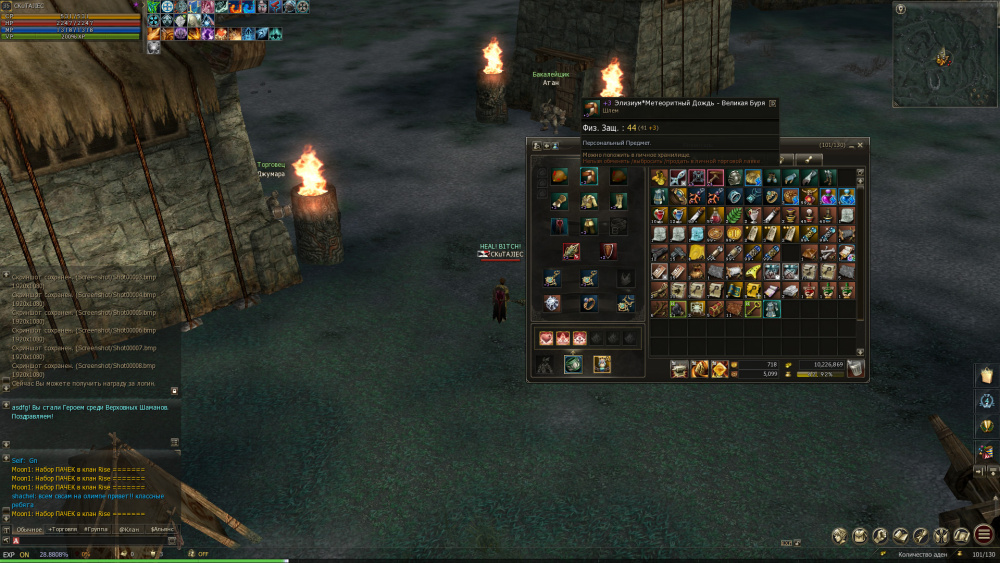The height and width of the screenshot is (563, 1000).
Task: Select the equipped weapon slot
Action: pos(571,251)
